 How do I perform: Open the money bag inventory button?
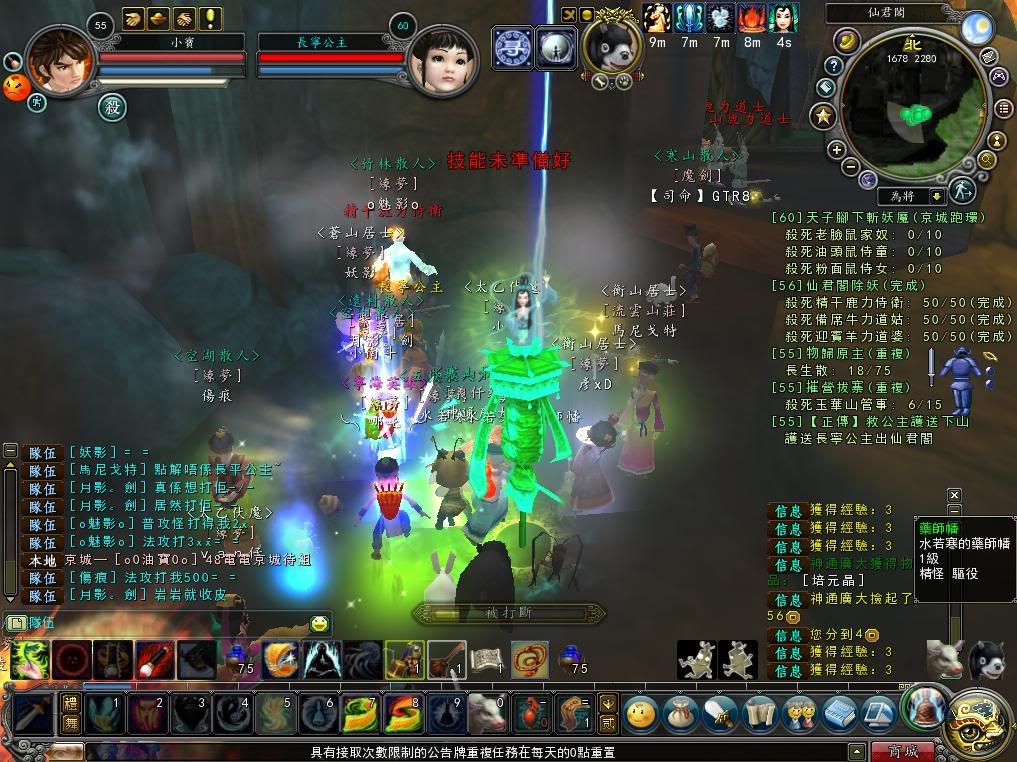point(681,714)
